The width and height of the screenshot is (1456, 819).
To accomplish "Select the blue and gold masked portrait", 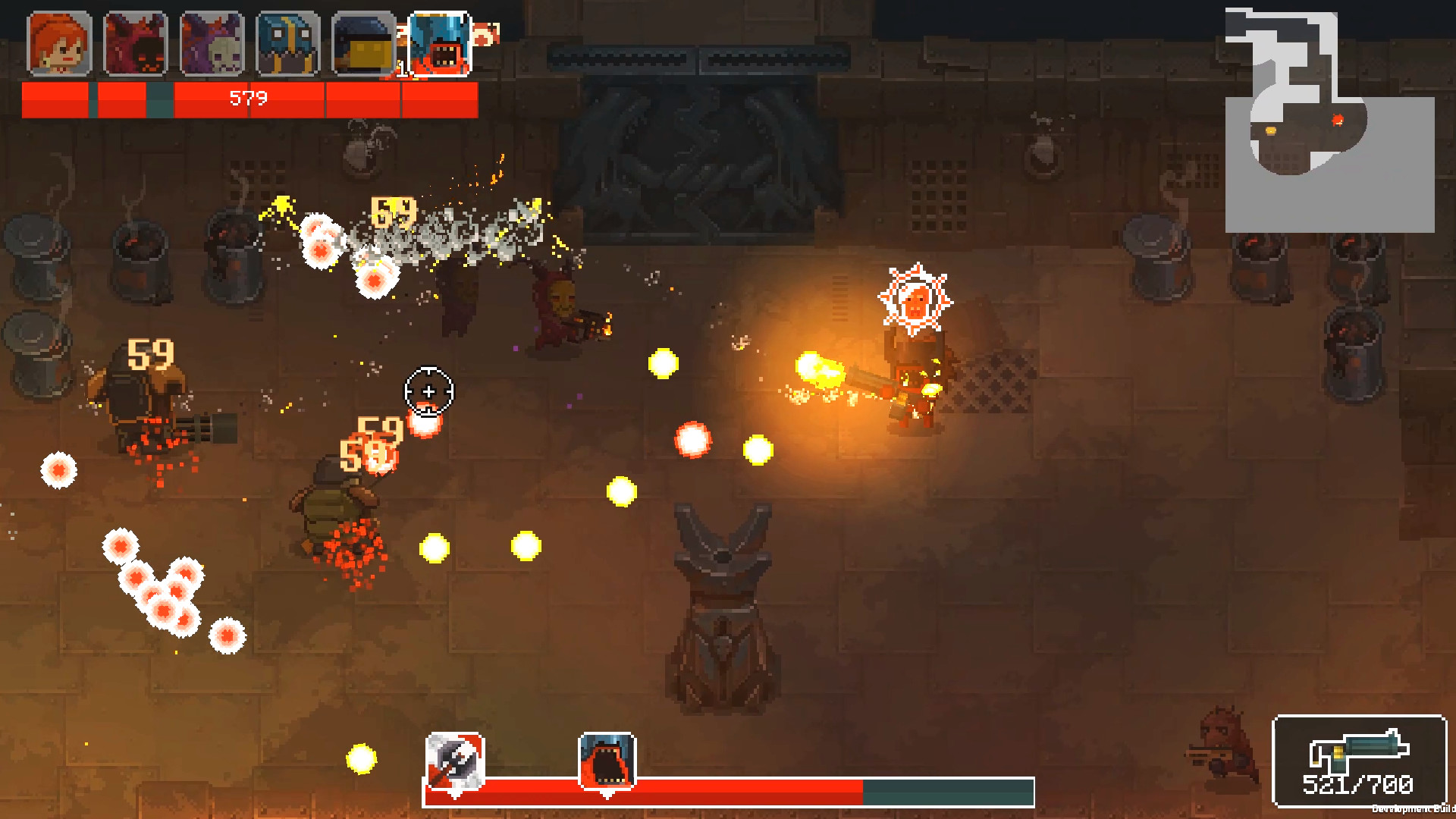I will [288, 44].
